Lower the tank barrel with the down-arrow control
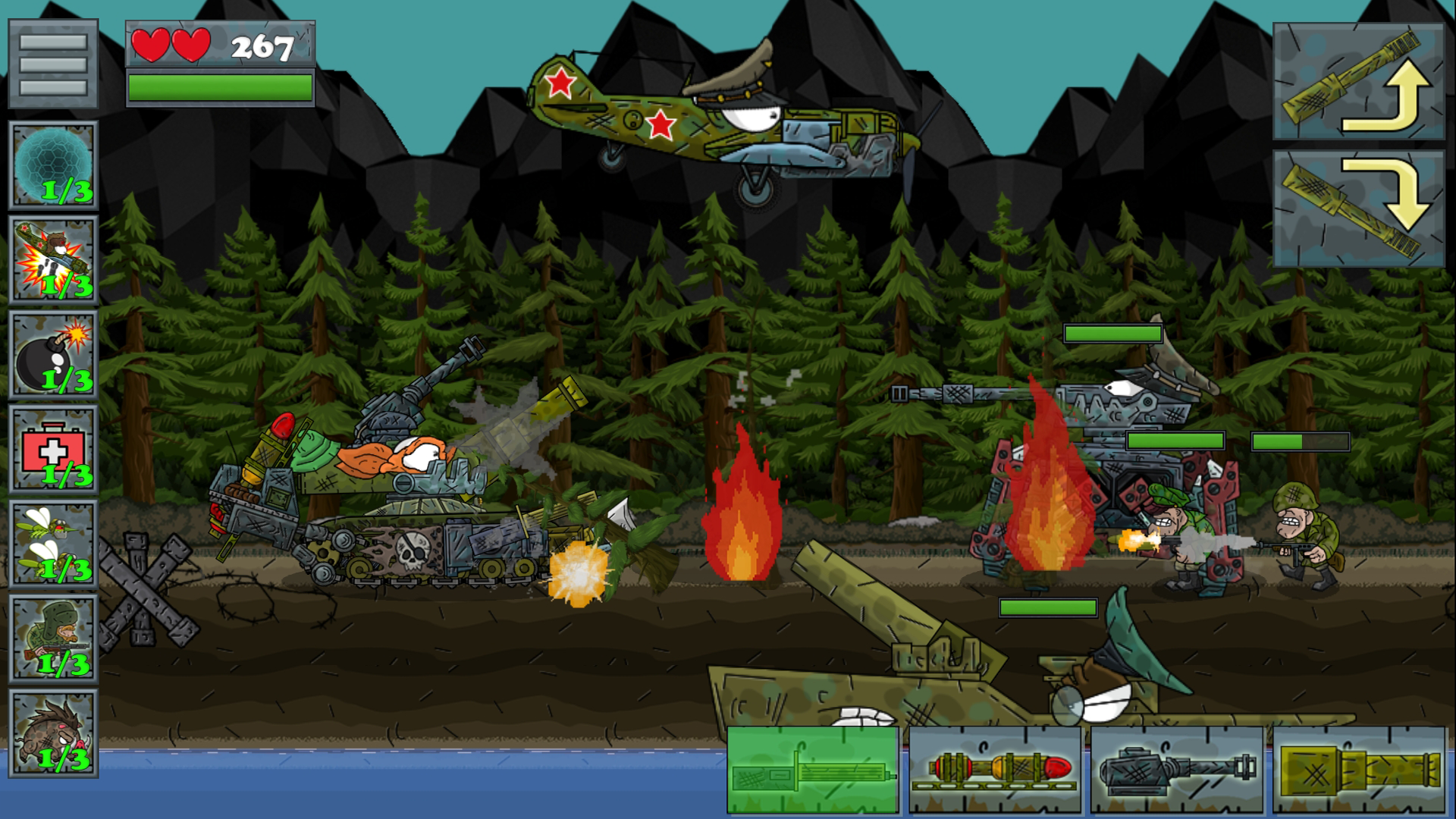The image size is (1456, 819). 1361,205
